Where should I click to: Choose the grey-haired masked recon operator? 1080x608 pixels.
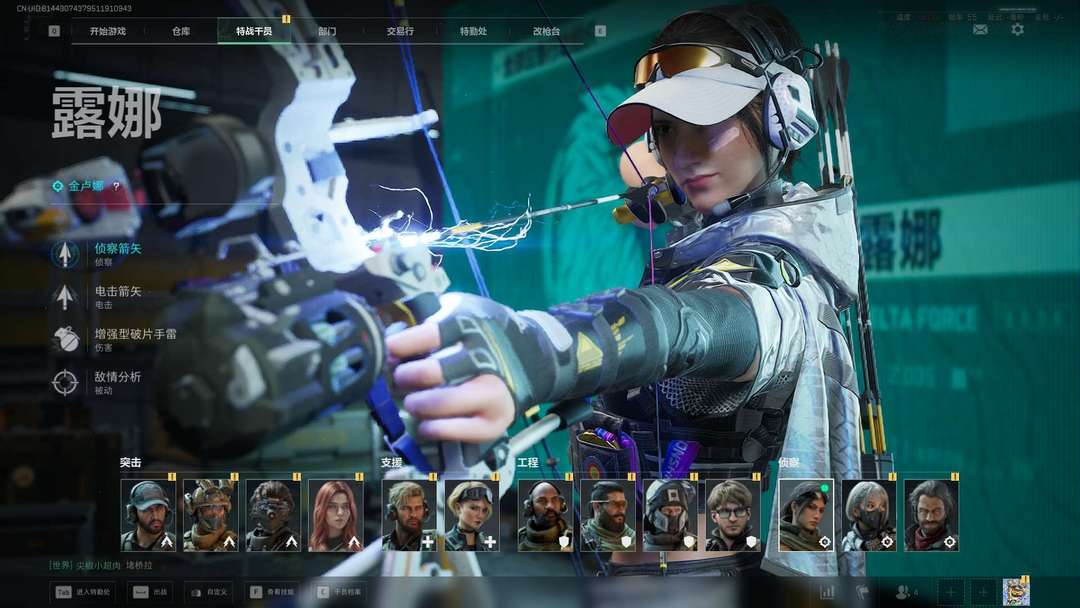[x=868, y=515]
